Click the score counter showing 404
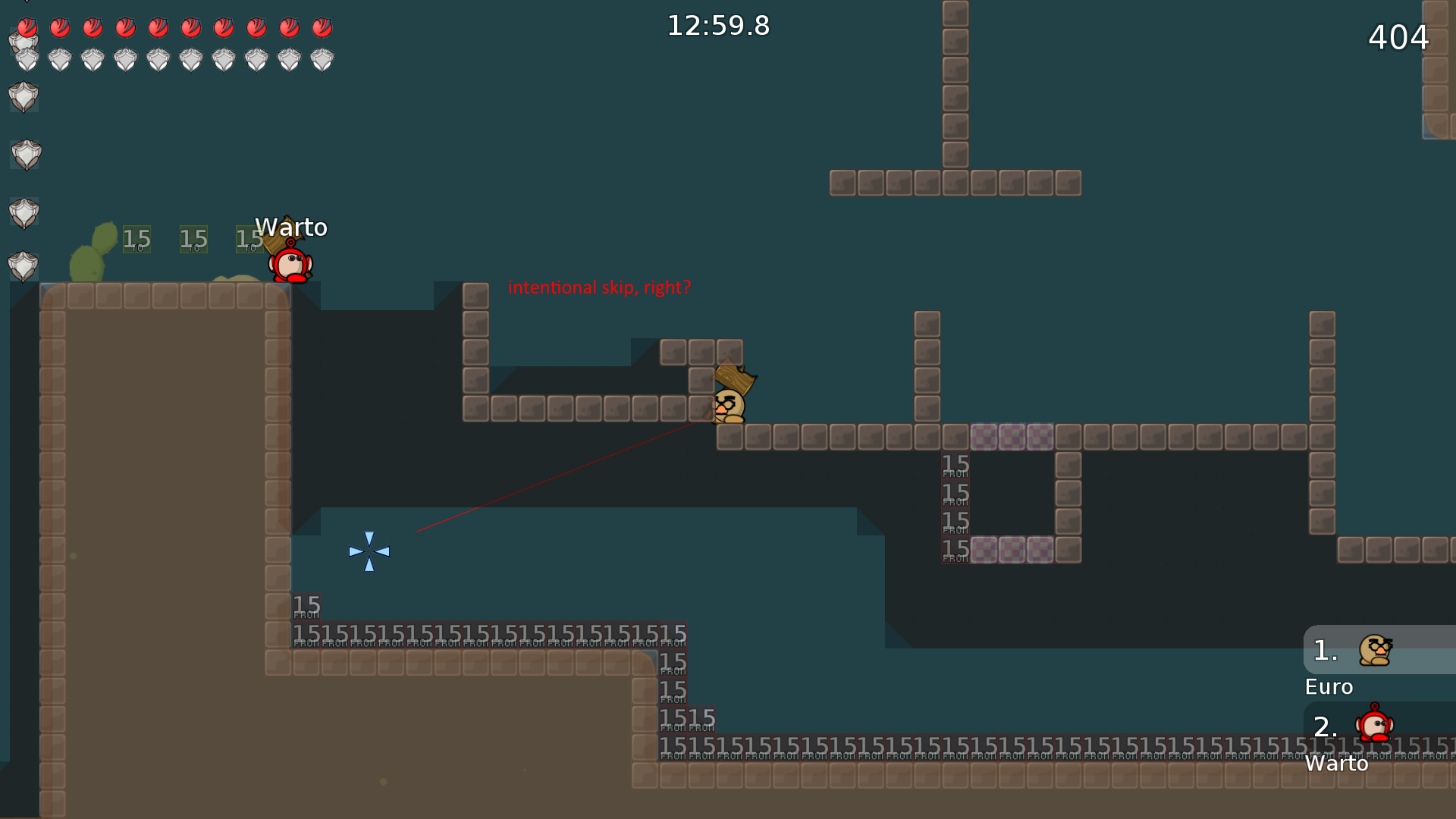The image size is (1456, 819). tap(1398, 38)
